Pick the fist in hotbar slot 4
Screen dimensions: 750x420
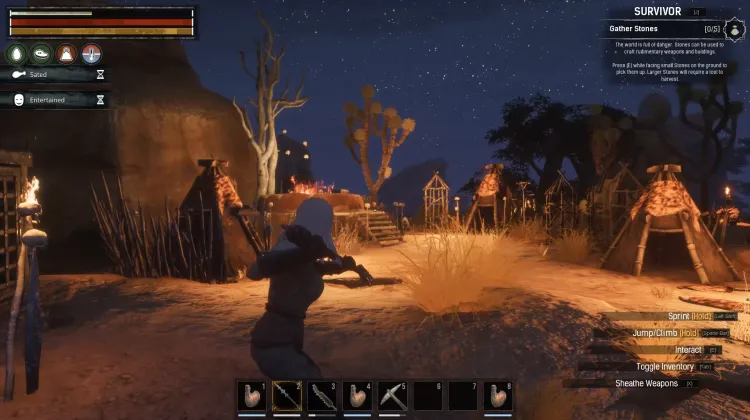(357, 396)
